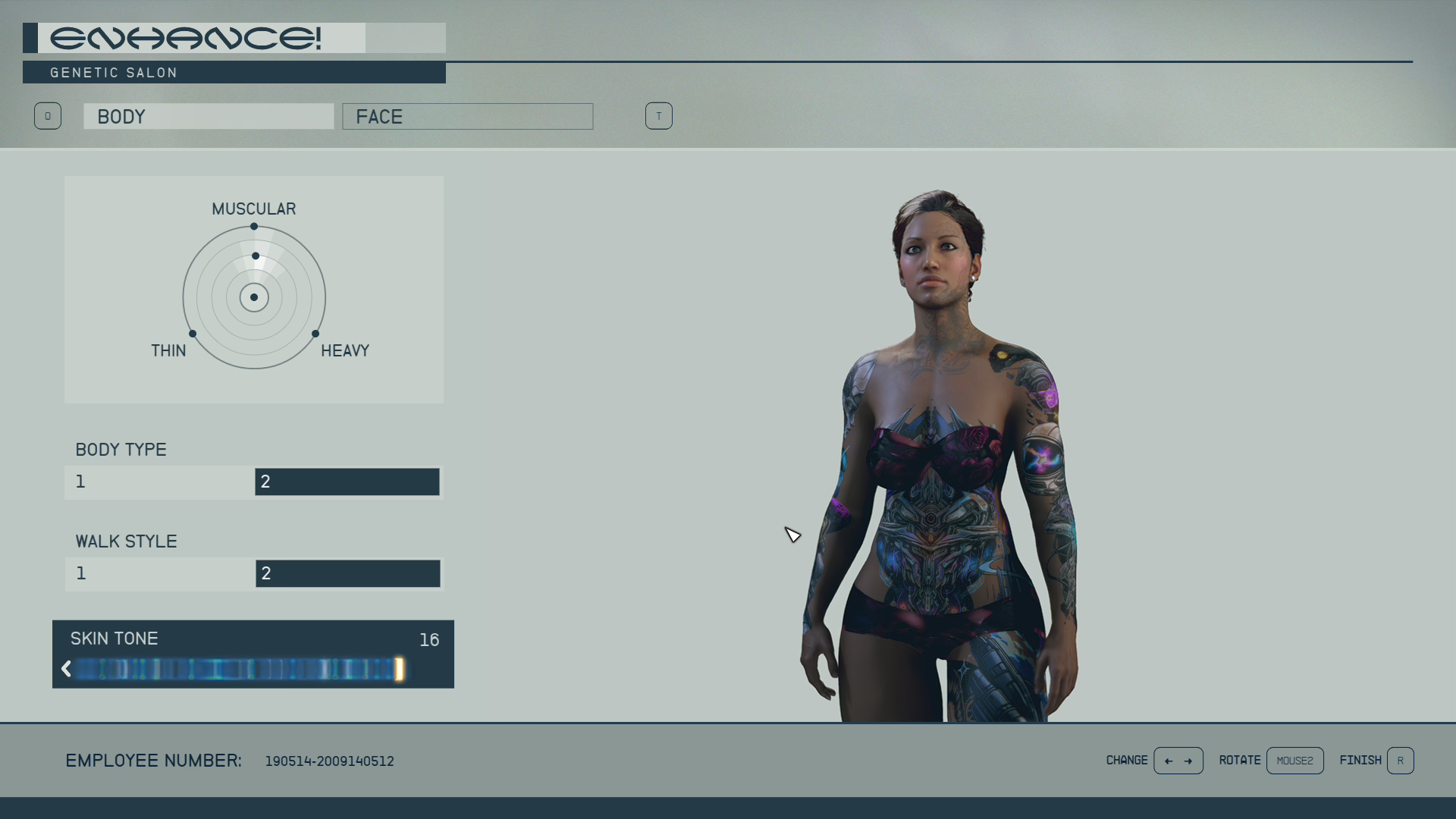Screen dimensions: 1456x819
Task: Choose Body Type 1
Action: pyautogui.click(x=160, y=482)
